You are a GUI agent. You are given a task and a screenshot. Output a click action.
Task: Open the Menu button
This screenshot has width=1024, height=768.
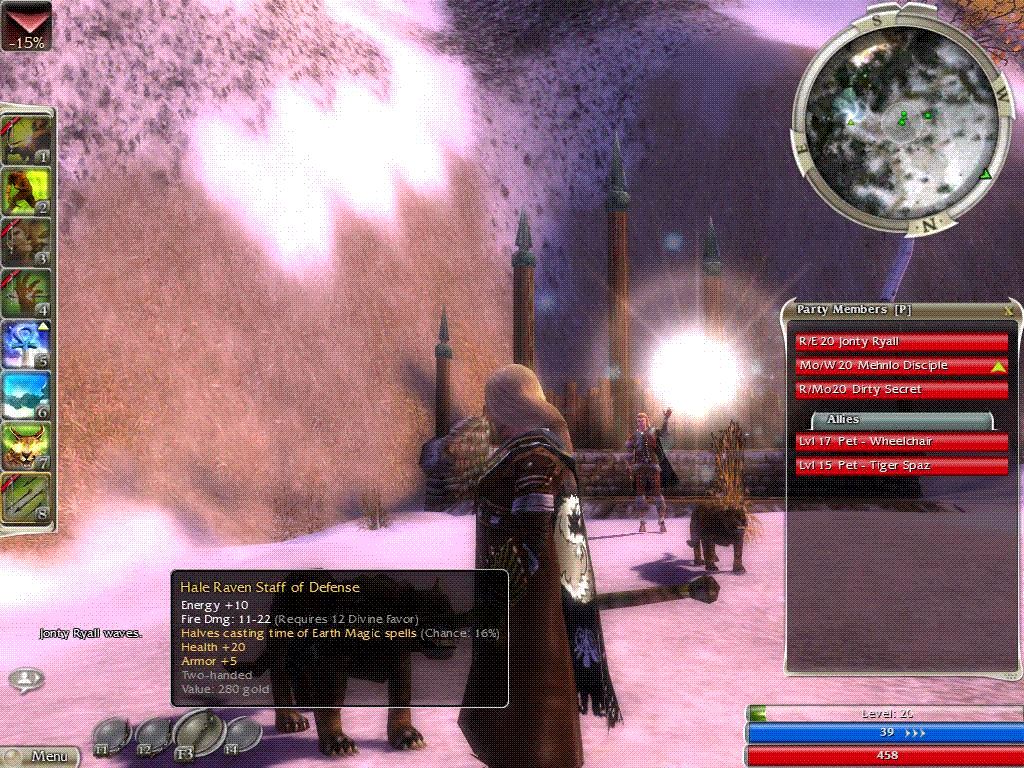tap(40, 756)
